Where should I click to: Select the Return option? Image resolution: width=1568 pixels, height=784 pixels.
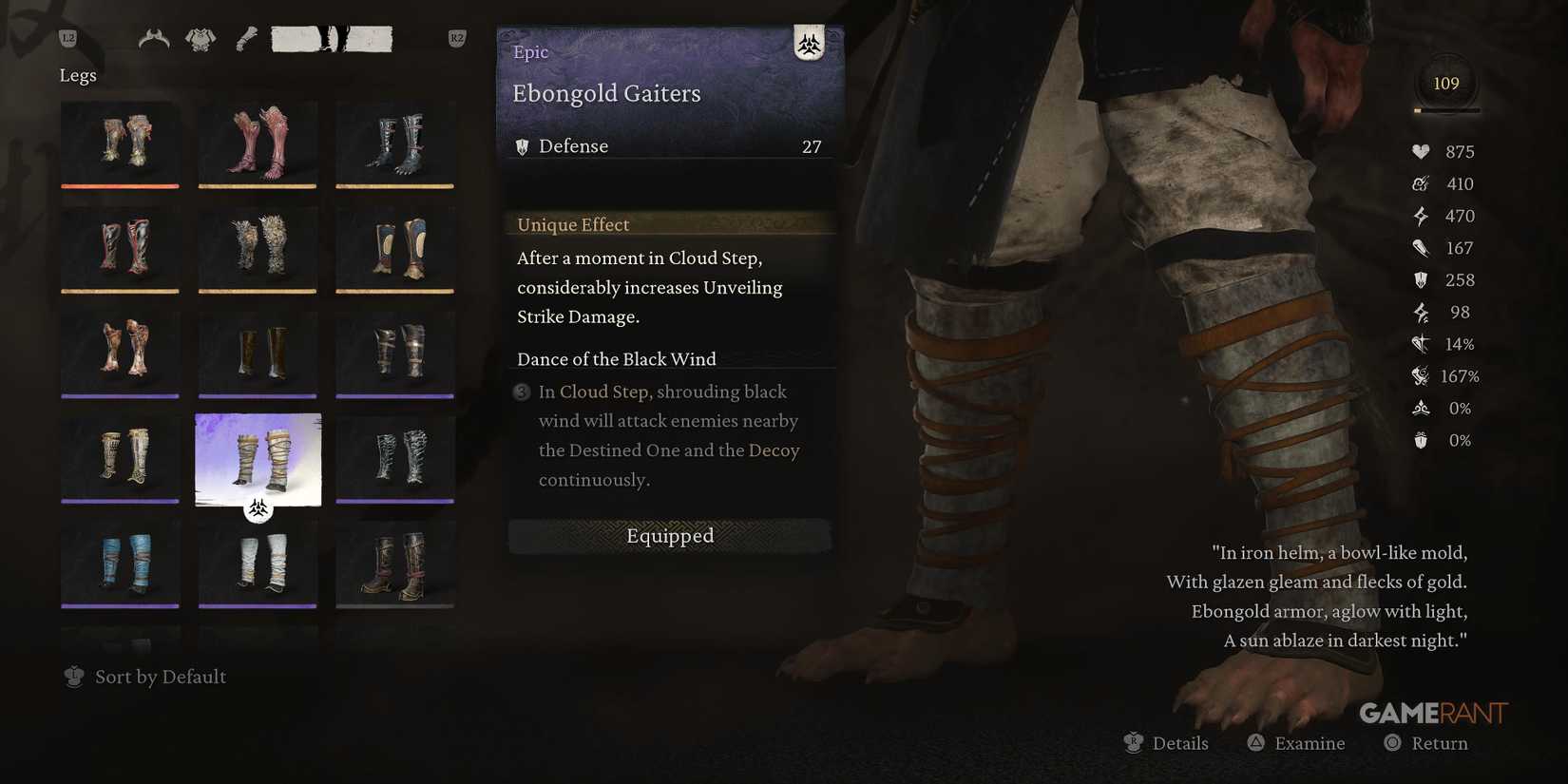click(x=1437, y=742)
